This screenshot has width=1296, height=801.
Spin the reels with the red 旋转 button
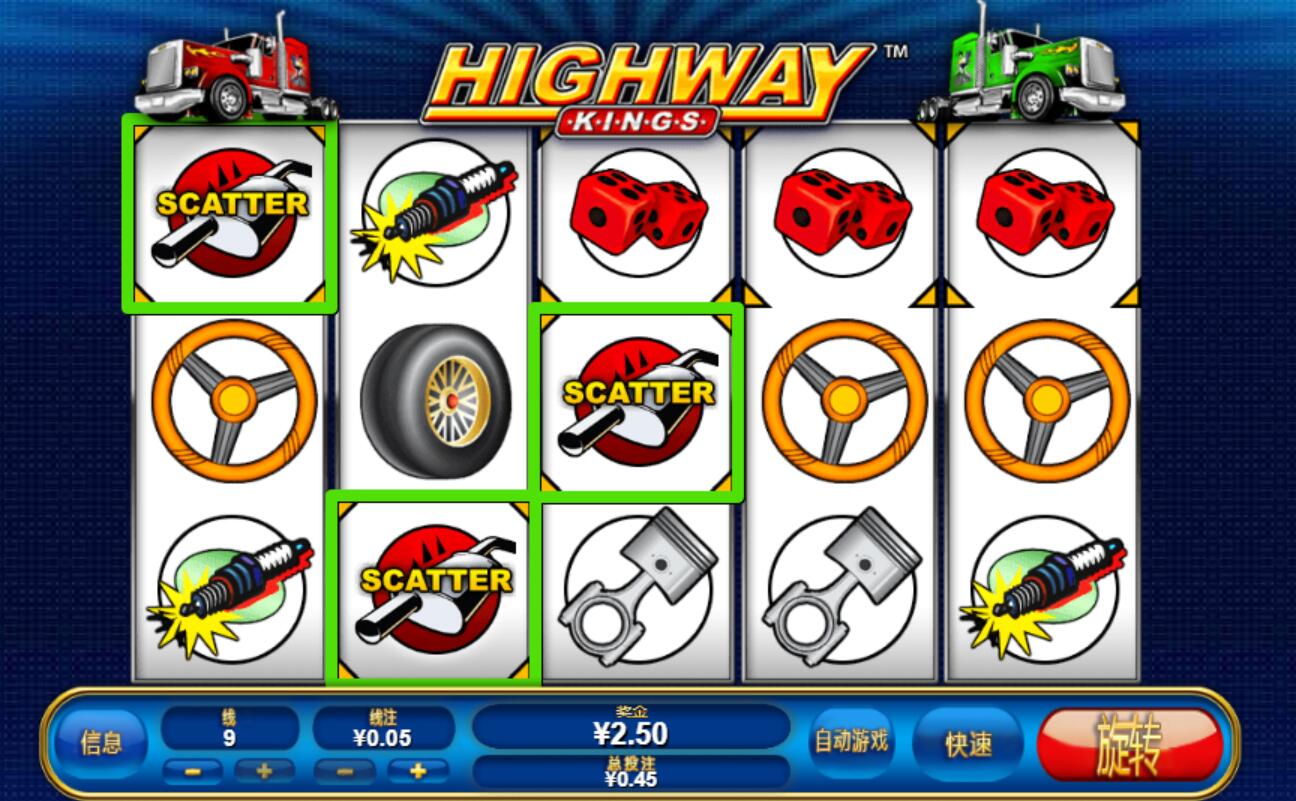[x=1130, y=745]
